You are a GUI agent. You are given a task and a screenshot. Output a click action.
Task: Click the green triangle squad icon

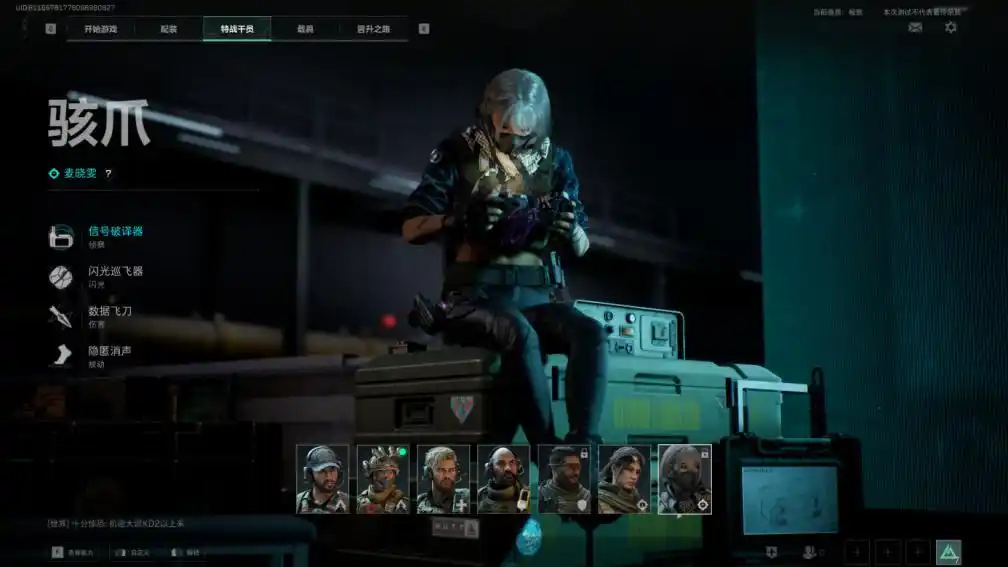[x=948, y=552]
